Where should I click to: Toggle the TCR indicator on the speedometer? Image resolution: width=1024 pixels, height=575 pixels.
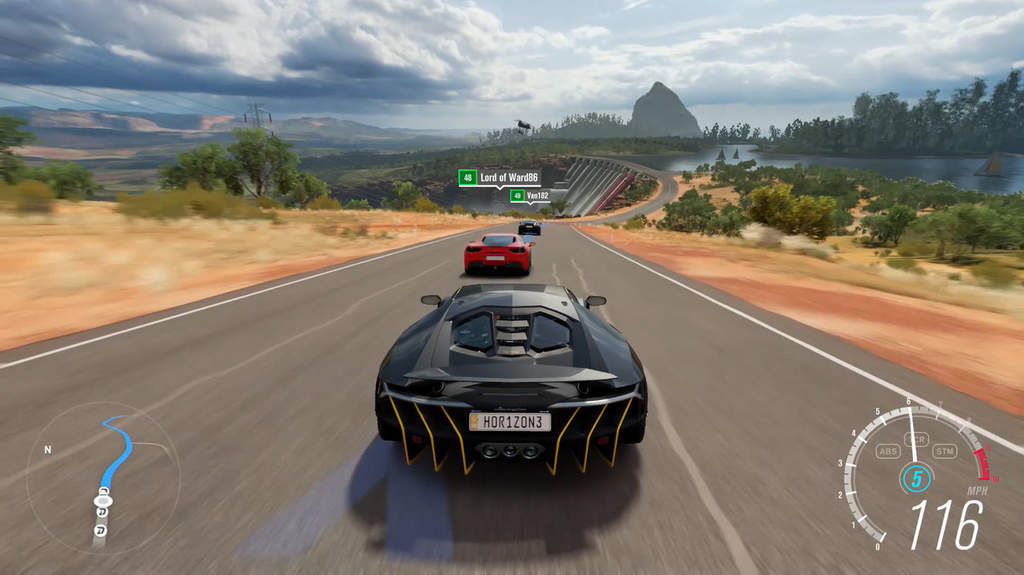tap(914, 440)
